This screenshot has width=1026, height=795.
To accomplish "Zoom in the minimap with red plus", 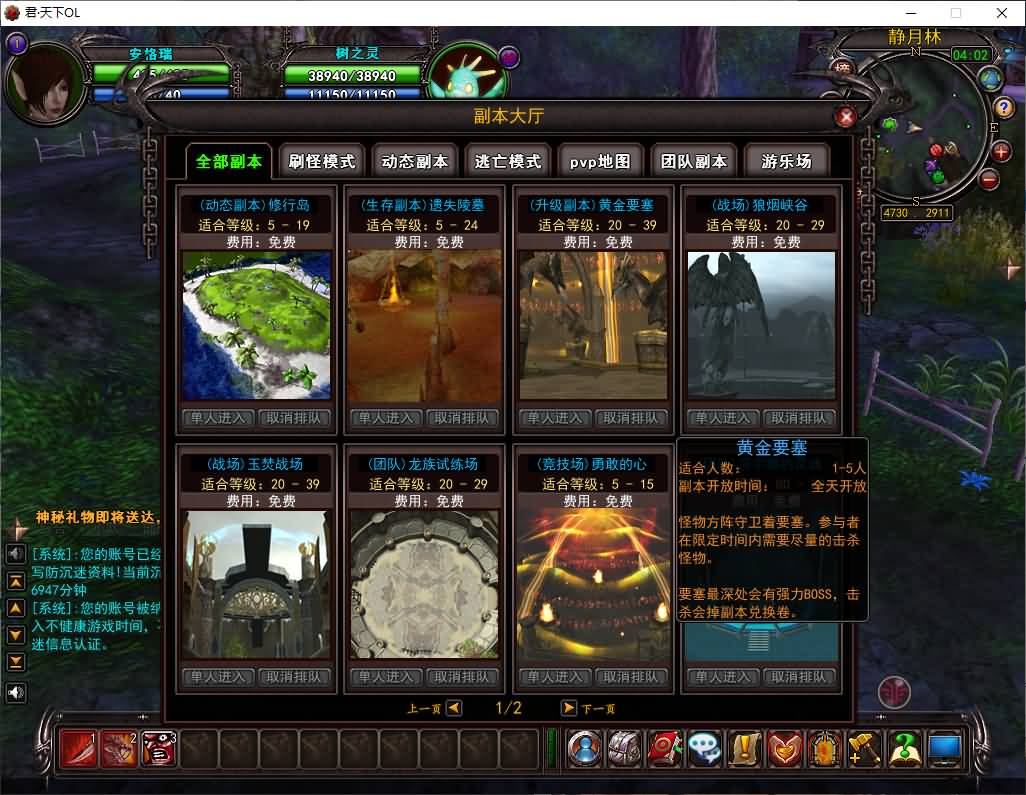I will (1002, 152).
